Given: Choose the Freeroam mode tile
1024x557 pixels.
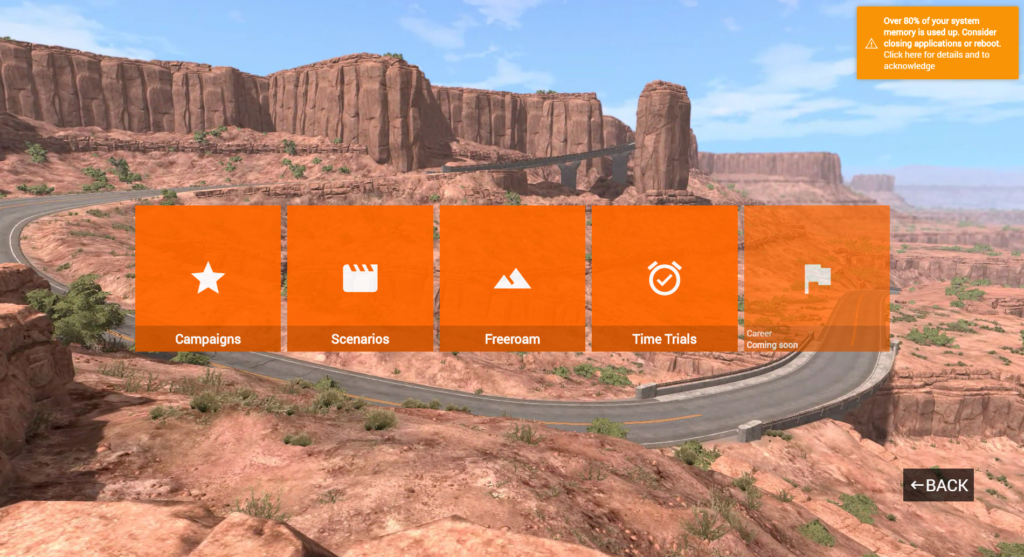Looking at the screenshot, I should coord(512,278).
